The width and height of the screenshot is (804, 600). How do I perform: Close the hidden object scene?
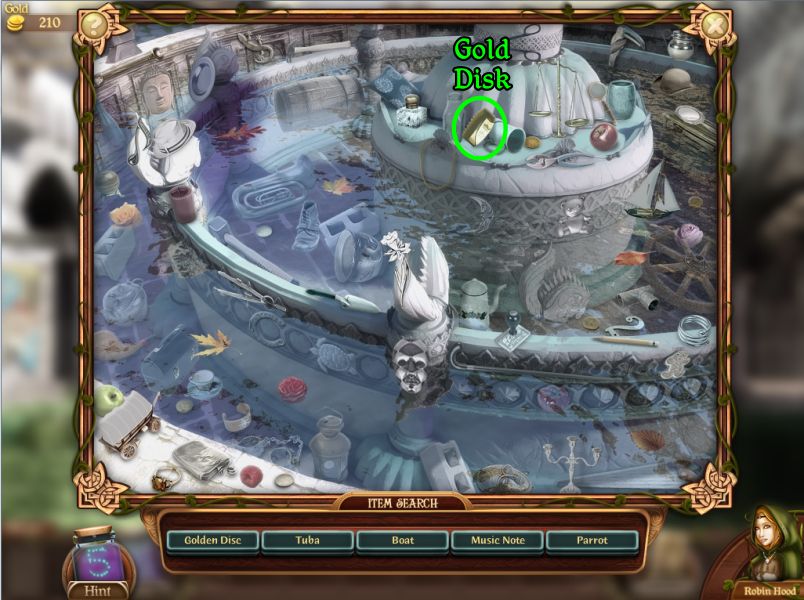coord(714,23)
